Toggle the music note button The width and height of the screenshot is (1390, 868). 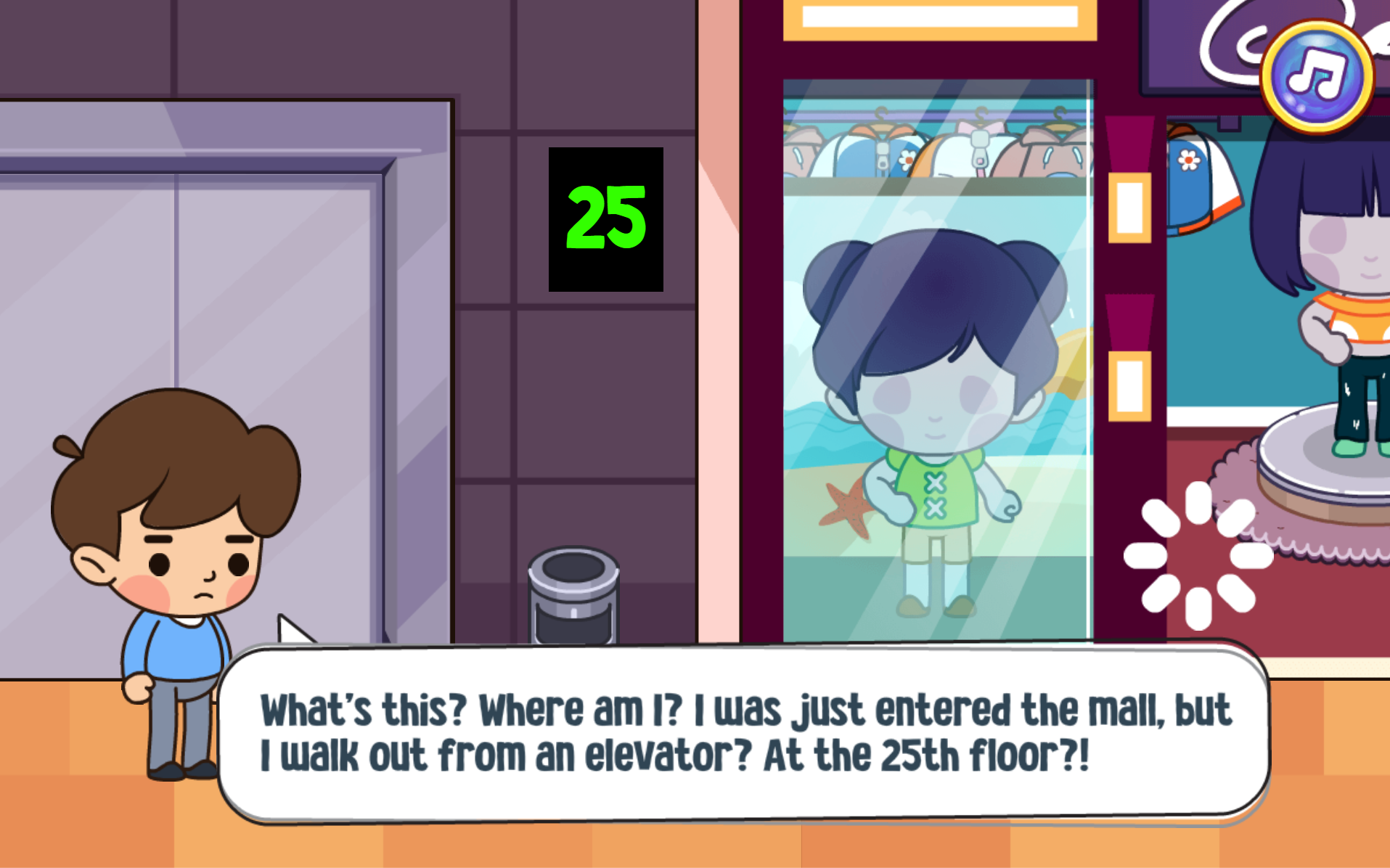pos(1317,75)
